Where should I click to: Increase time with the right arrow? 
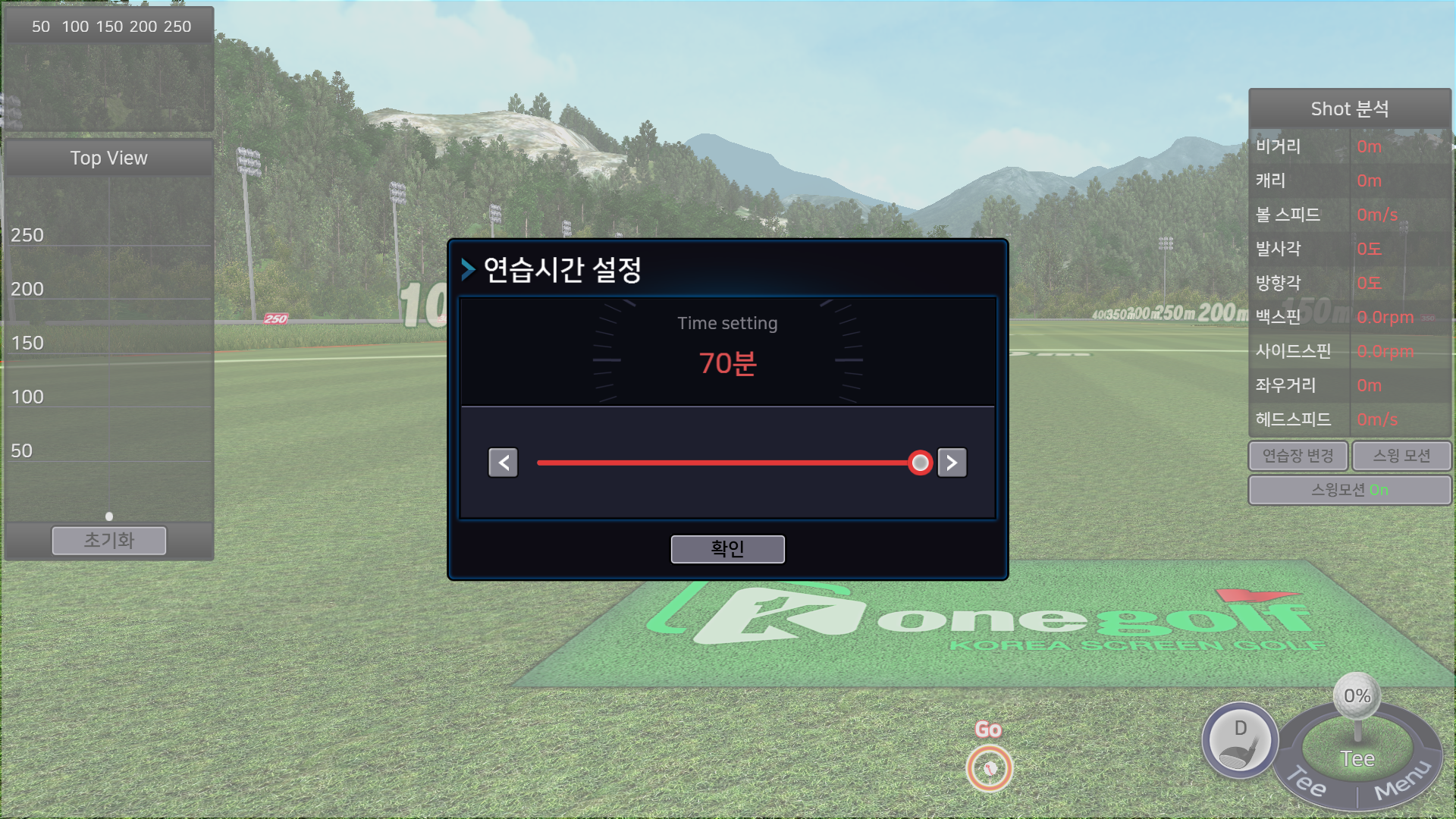[x=952, y=463]
